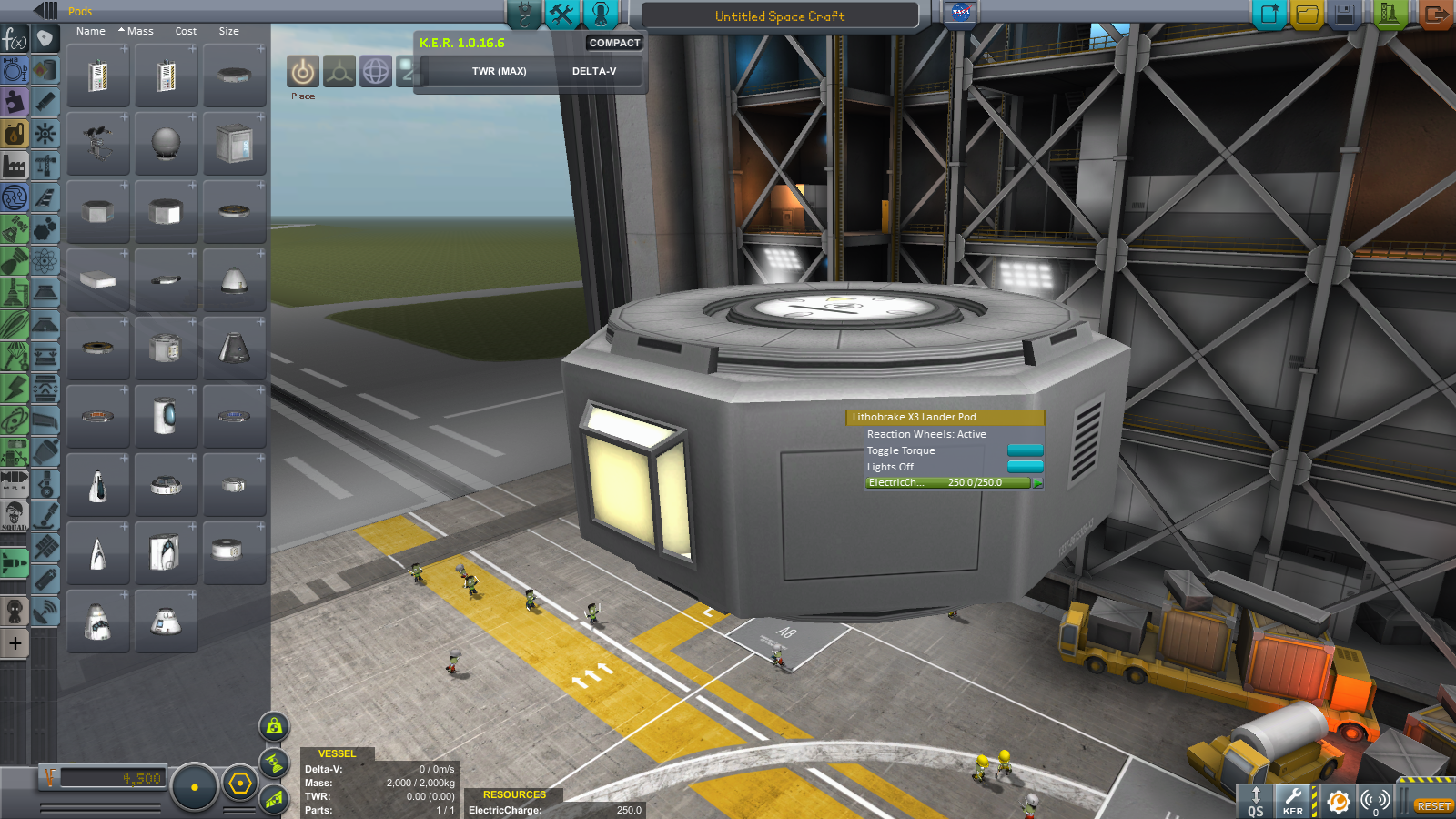This screenshot has height=819, width=1456.
Task: Open the KER wrench toolbar button
Action: 1292,801
